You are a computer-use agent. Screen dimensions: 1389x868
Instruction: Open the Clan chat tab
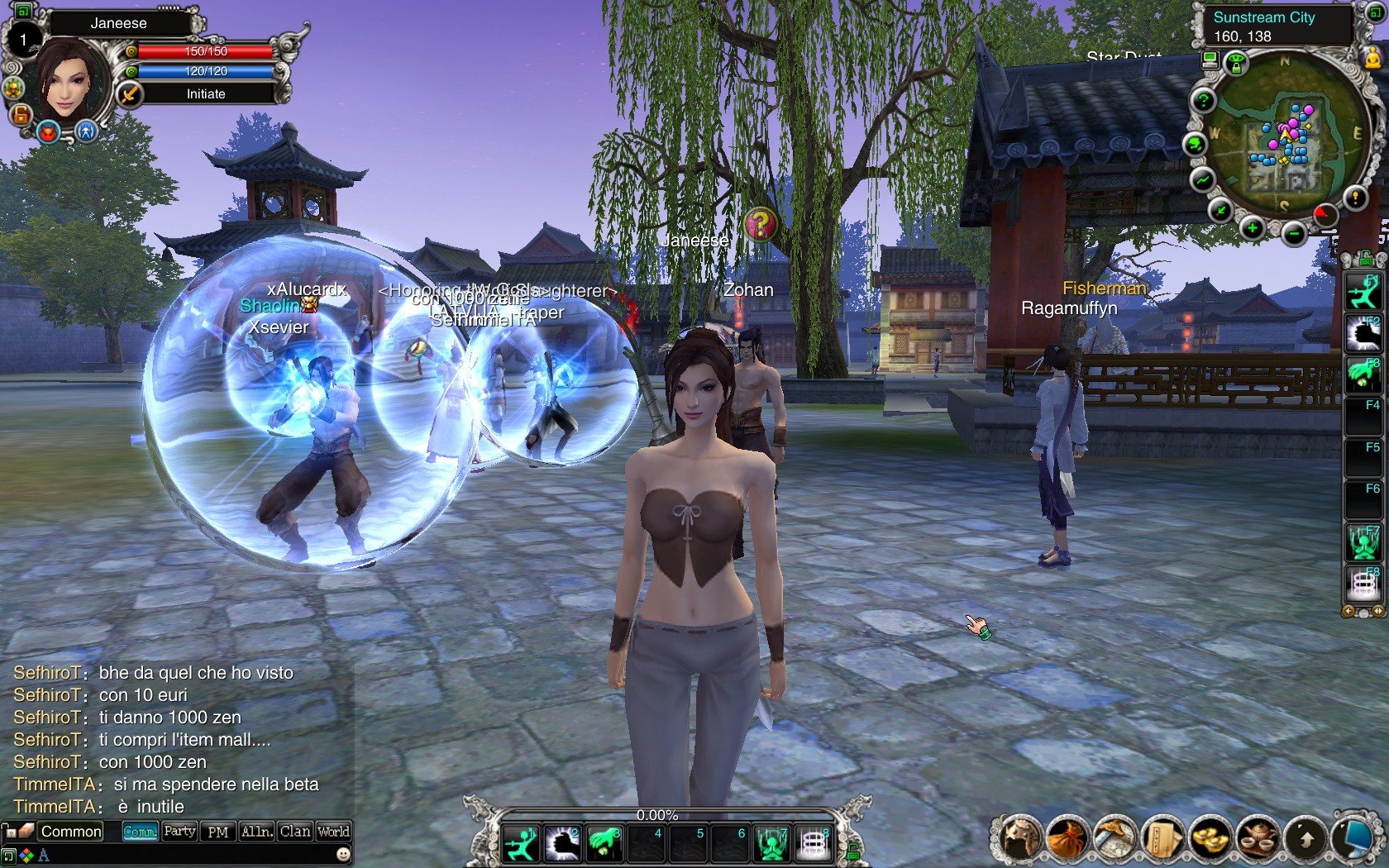pyautogui.click(x=295, y=832)
